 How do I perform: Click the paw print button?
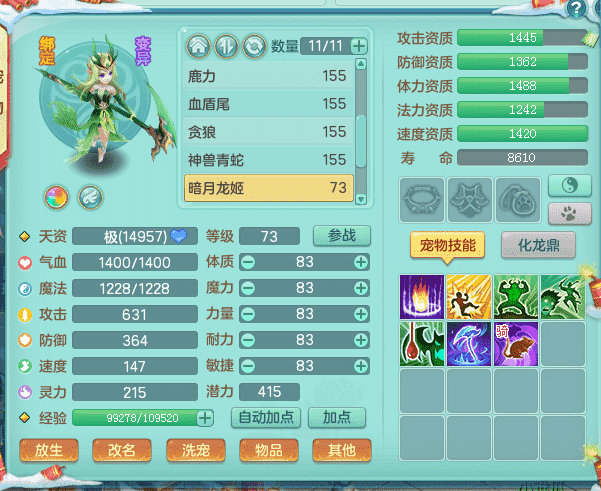click(570, 213)
